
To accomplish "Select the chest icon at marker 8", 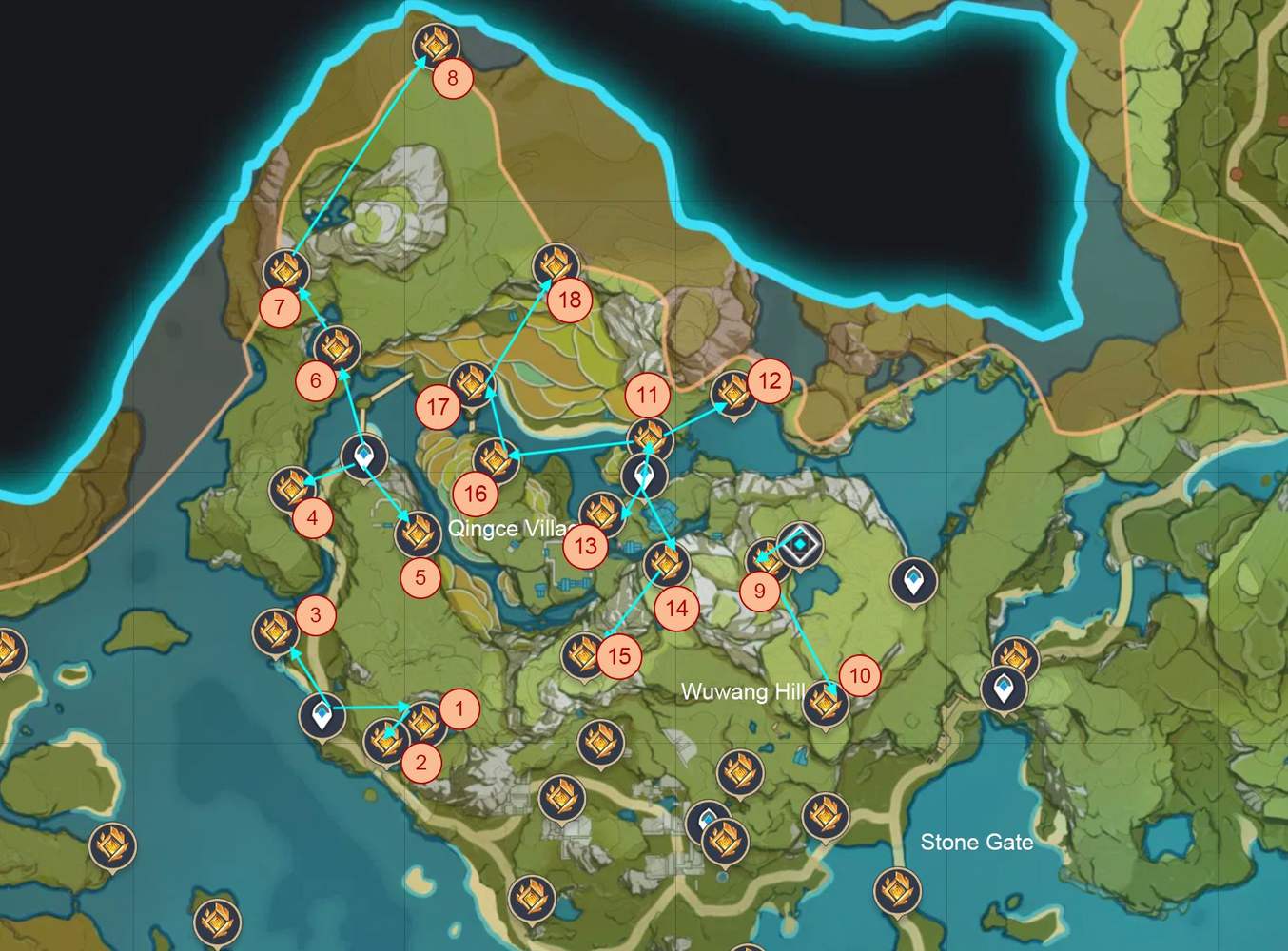I will point(434,43).
